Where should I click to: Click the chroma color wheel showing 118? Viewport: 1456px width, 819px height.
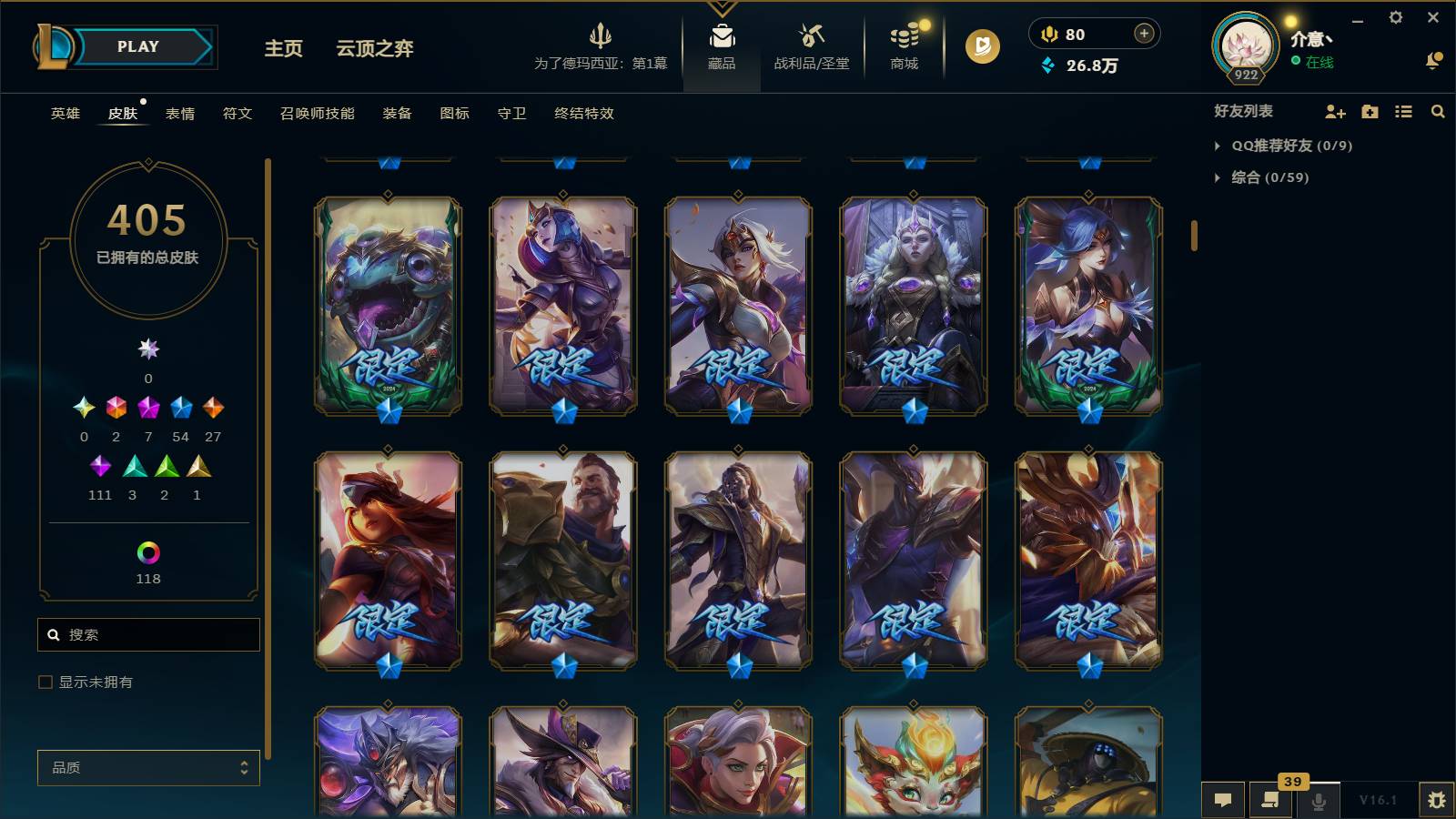(147, 552)
